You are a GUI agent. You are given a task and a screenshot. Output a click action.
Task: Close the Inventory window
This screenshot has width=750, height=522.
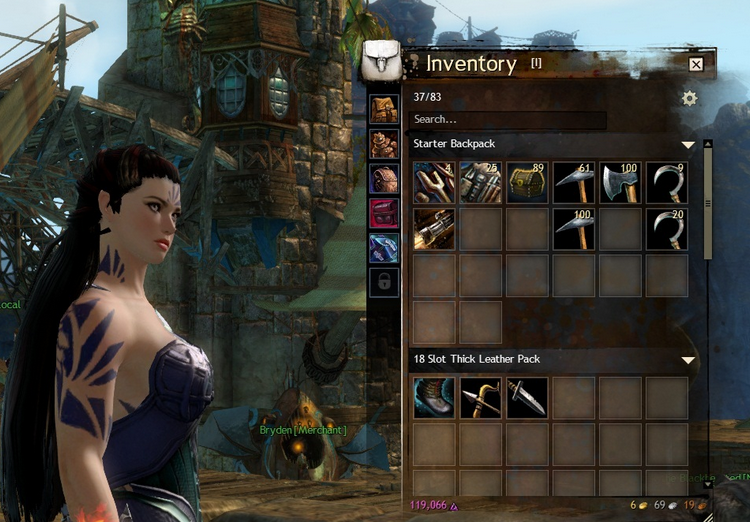click(696, 65)
